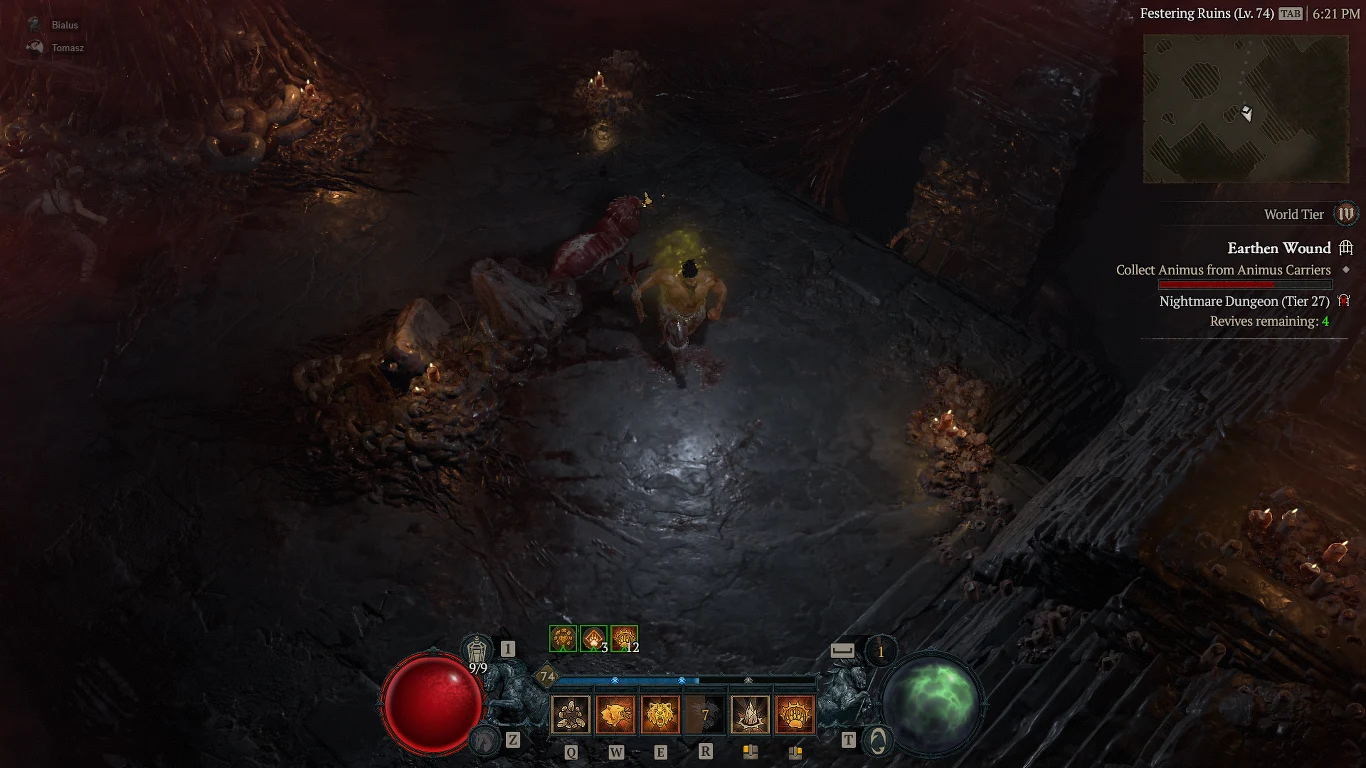Select the buff icon showing 3 stacks
This screenshot has width=1366, height=768.
point(593,637)
